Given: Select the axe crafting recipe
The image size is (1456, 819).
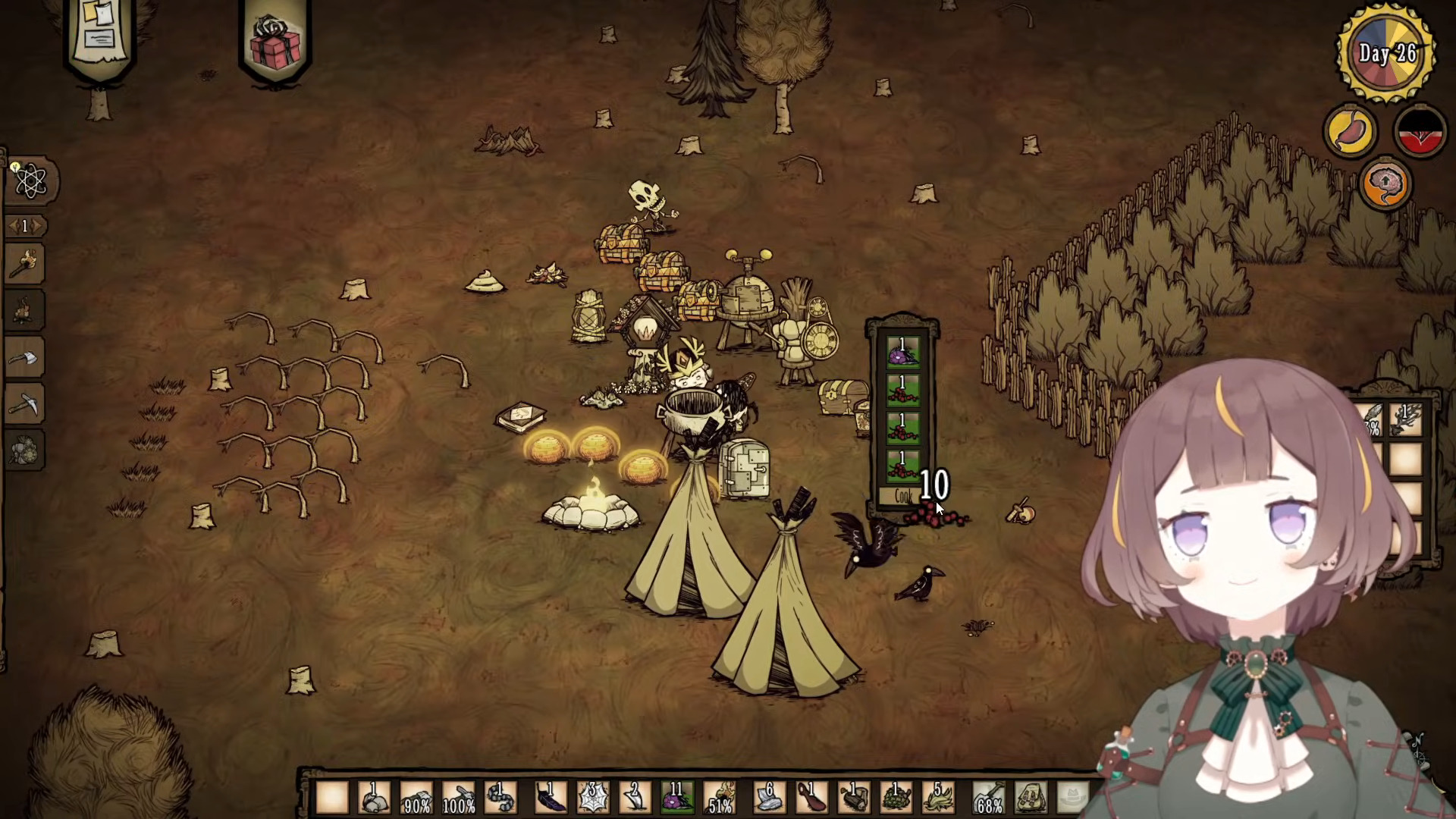Looking at the screenshot, I should tap(26, 357).
